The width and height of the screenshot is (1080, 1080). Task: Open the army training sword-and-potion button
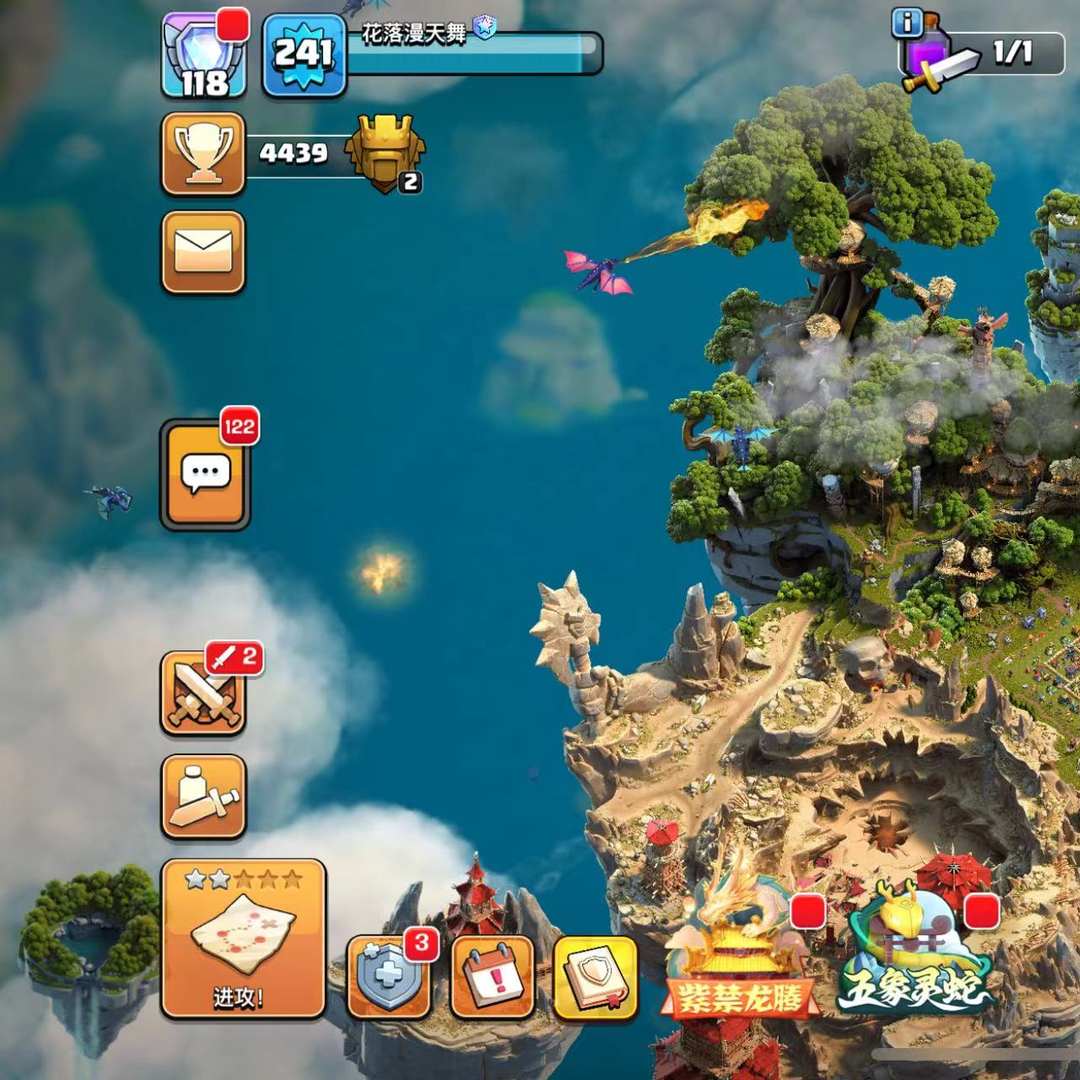click(x=203, y=796)
